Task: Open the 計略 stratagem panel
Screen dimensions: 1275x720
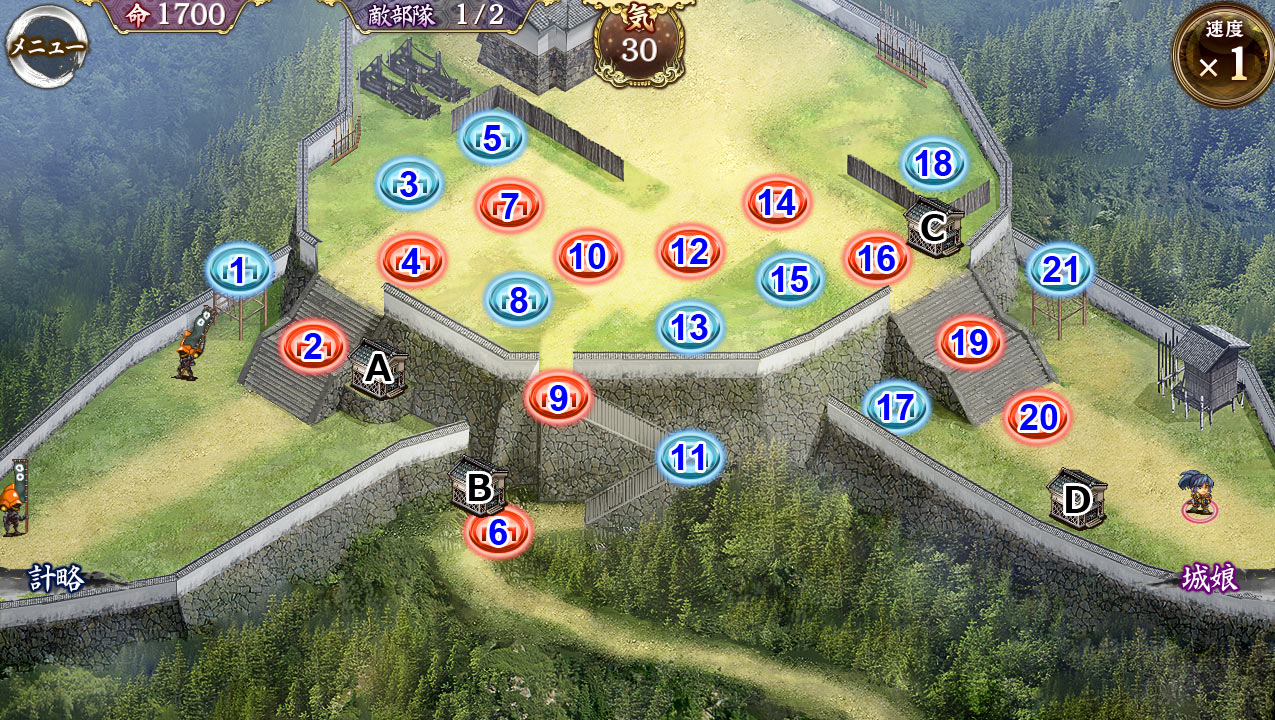Action: (x=56, y=579)
